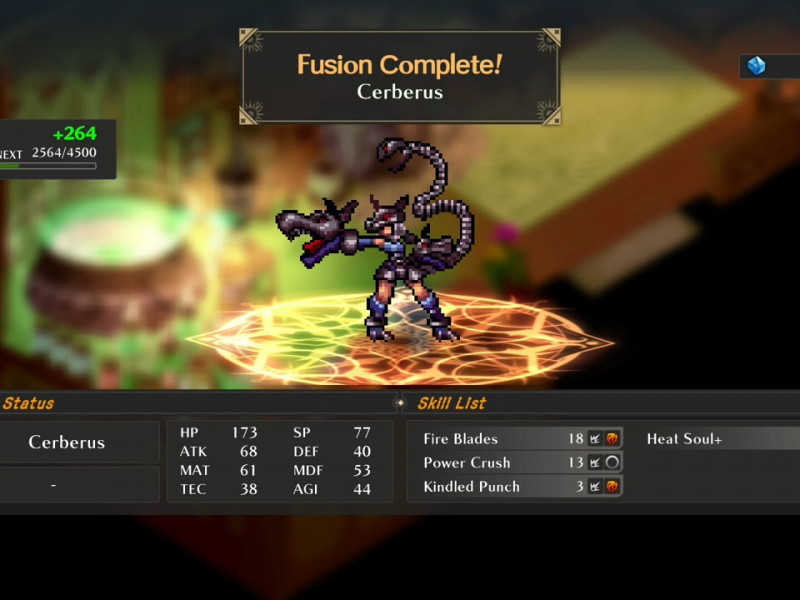This screenshot has width=800, height=600.
Task: Click the Cerberus name box under Status
Action: click(x=67, y=442)
